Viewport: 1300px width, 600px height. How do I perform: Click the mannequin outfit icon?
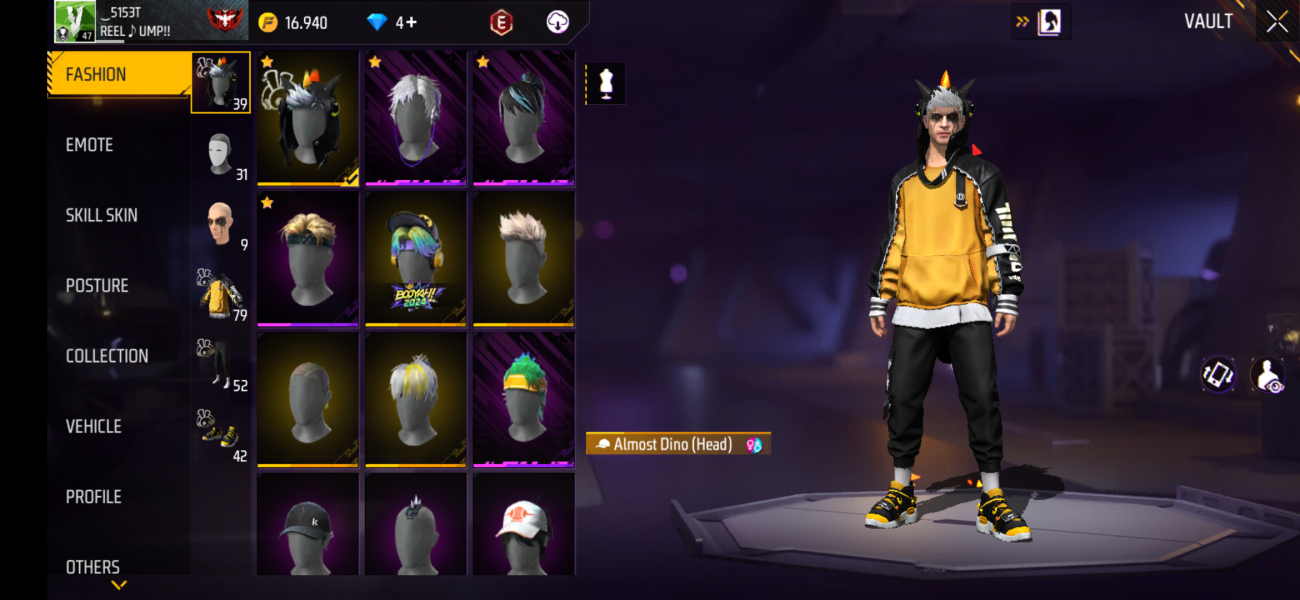point(605,84)
